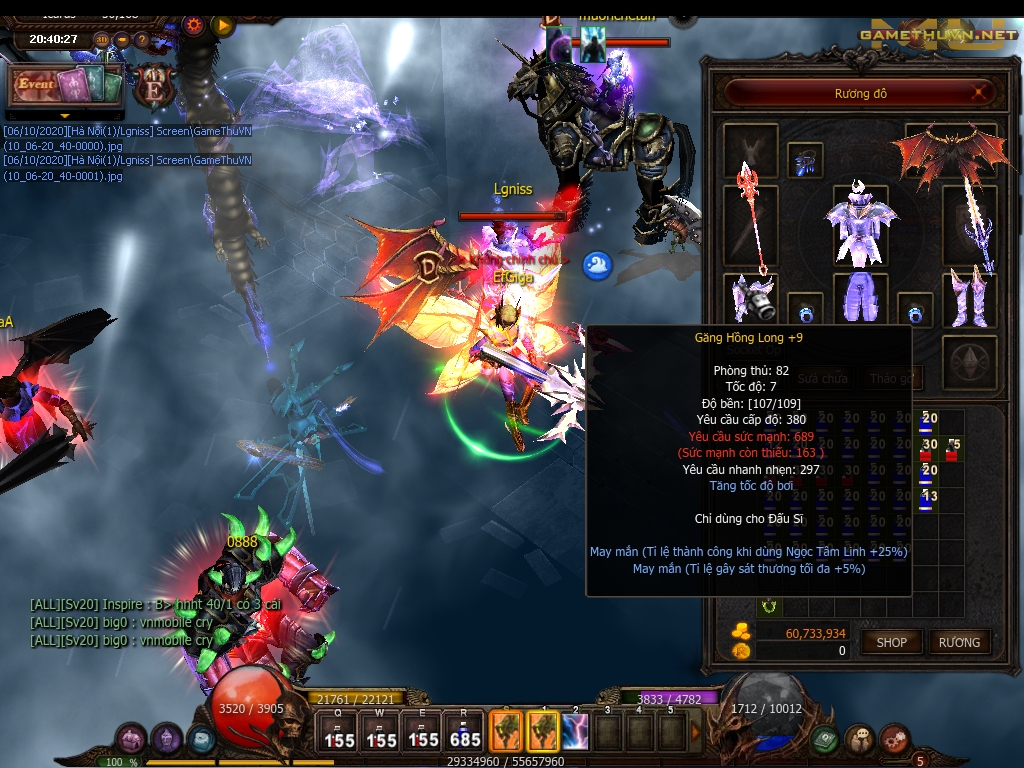Use the Q potion slot showing 155
The width and height of the screenshot is (1024, 768).
338,732
